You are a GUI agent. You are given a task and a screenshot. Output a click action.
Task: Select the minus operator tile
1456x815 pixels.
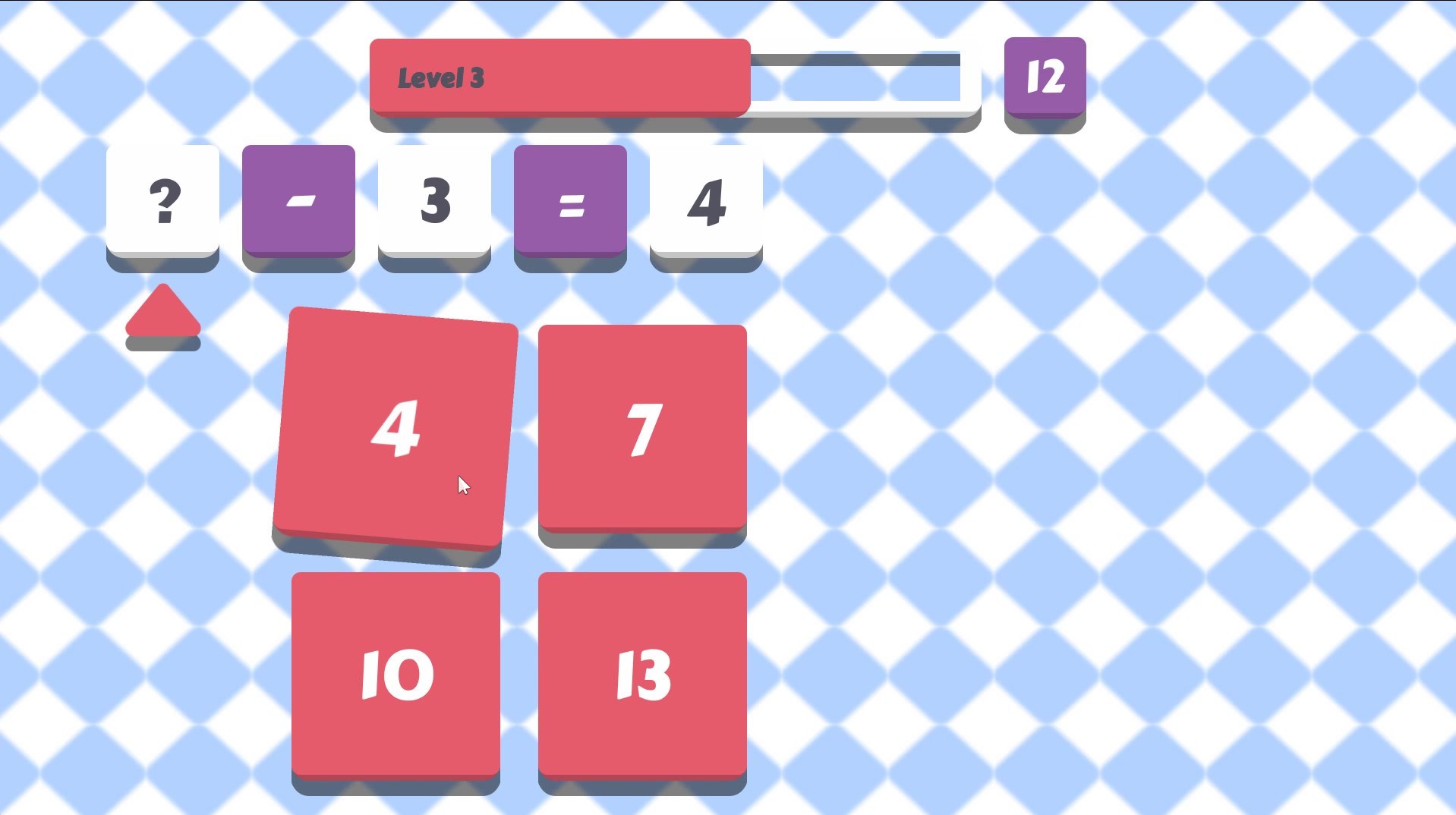pyautogui.click(x=298, y=201)
